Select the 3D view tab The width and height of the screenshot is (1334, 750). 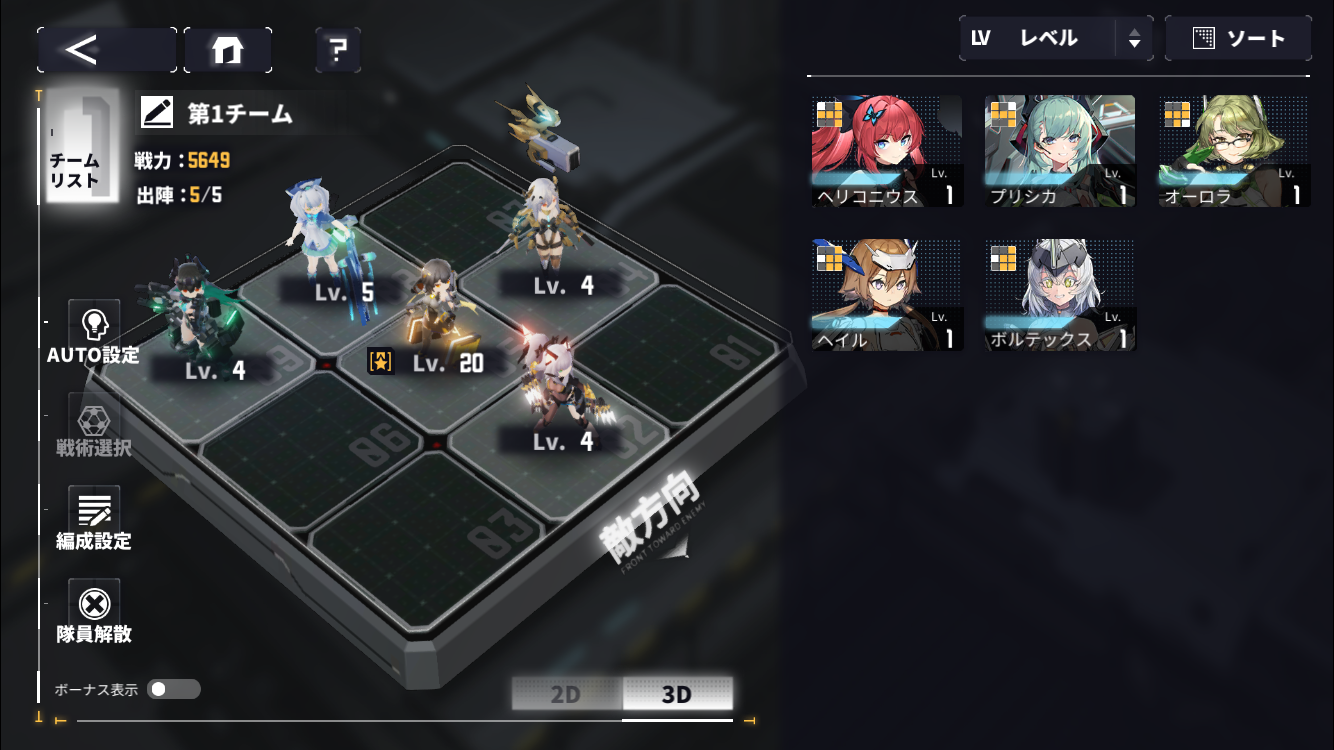point(677,694)
